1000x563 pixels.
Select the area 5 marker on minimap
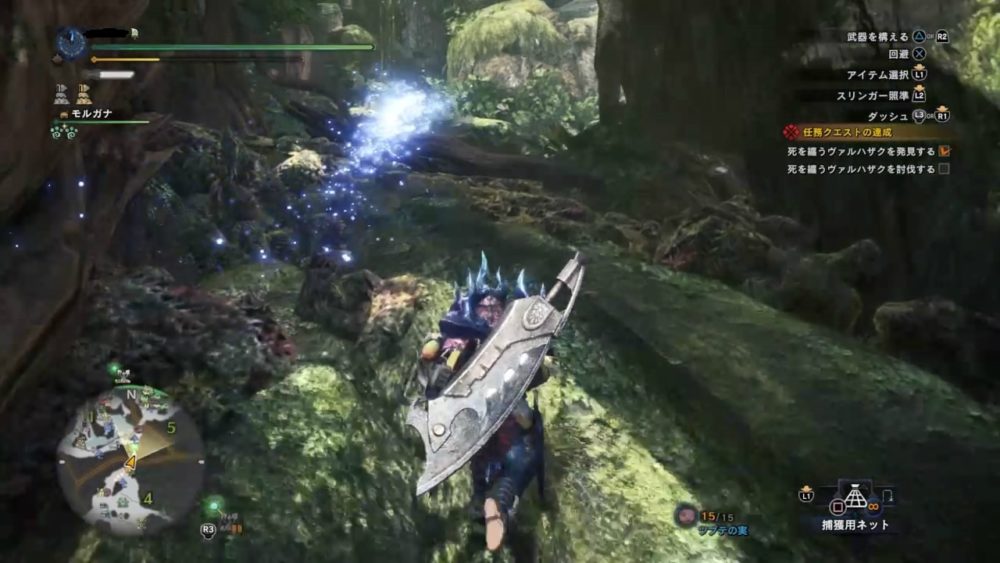click(171, 428)
